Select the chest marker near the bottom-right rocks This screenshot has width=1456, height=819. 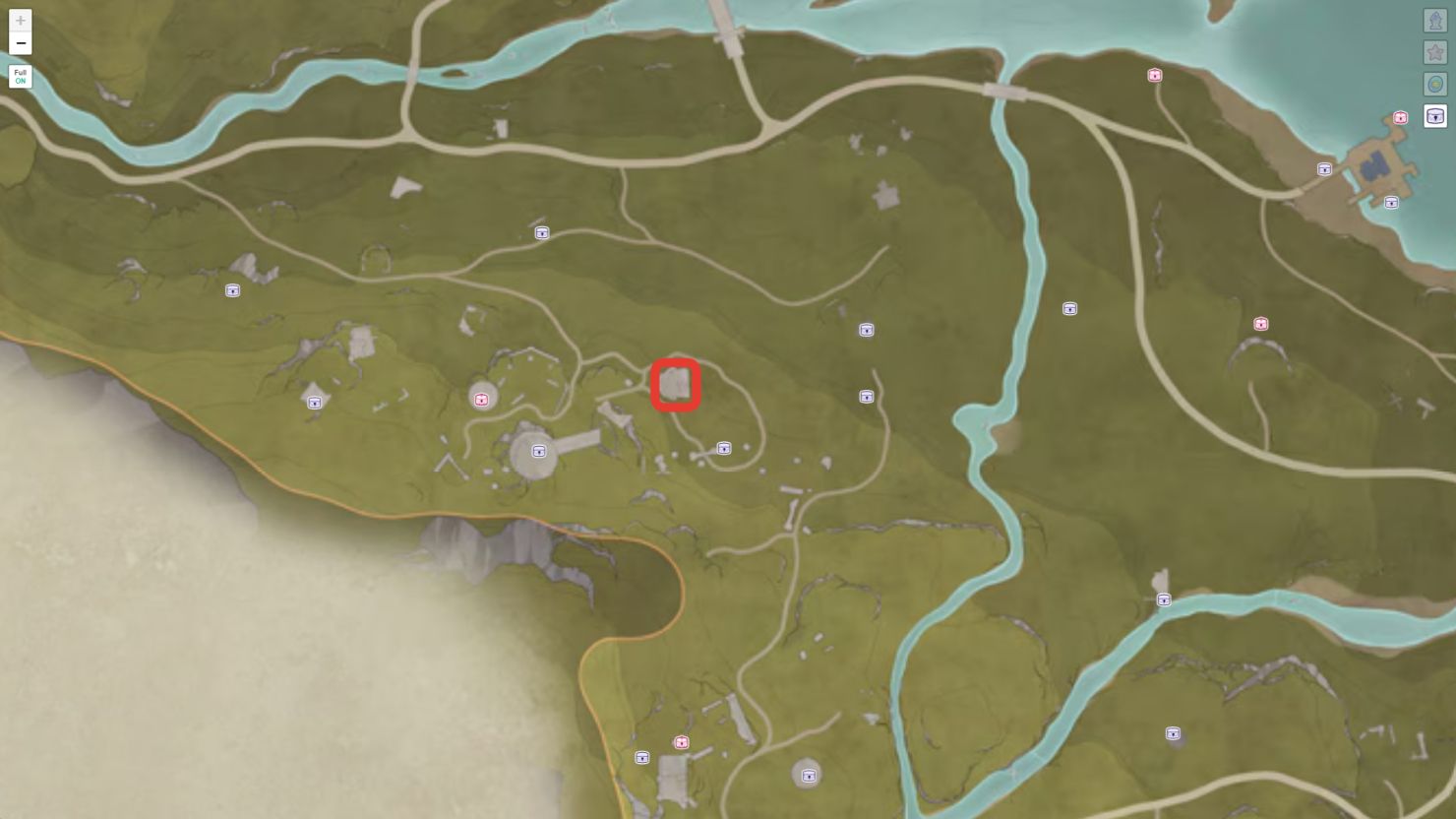tap(1172, 733)
